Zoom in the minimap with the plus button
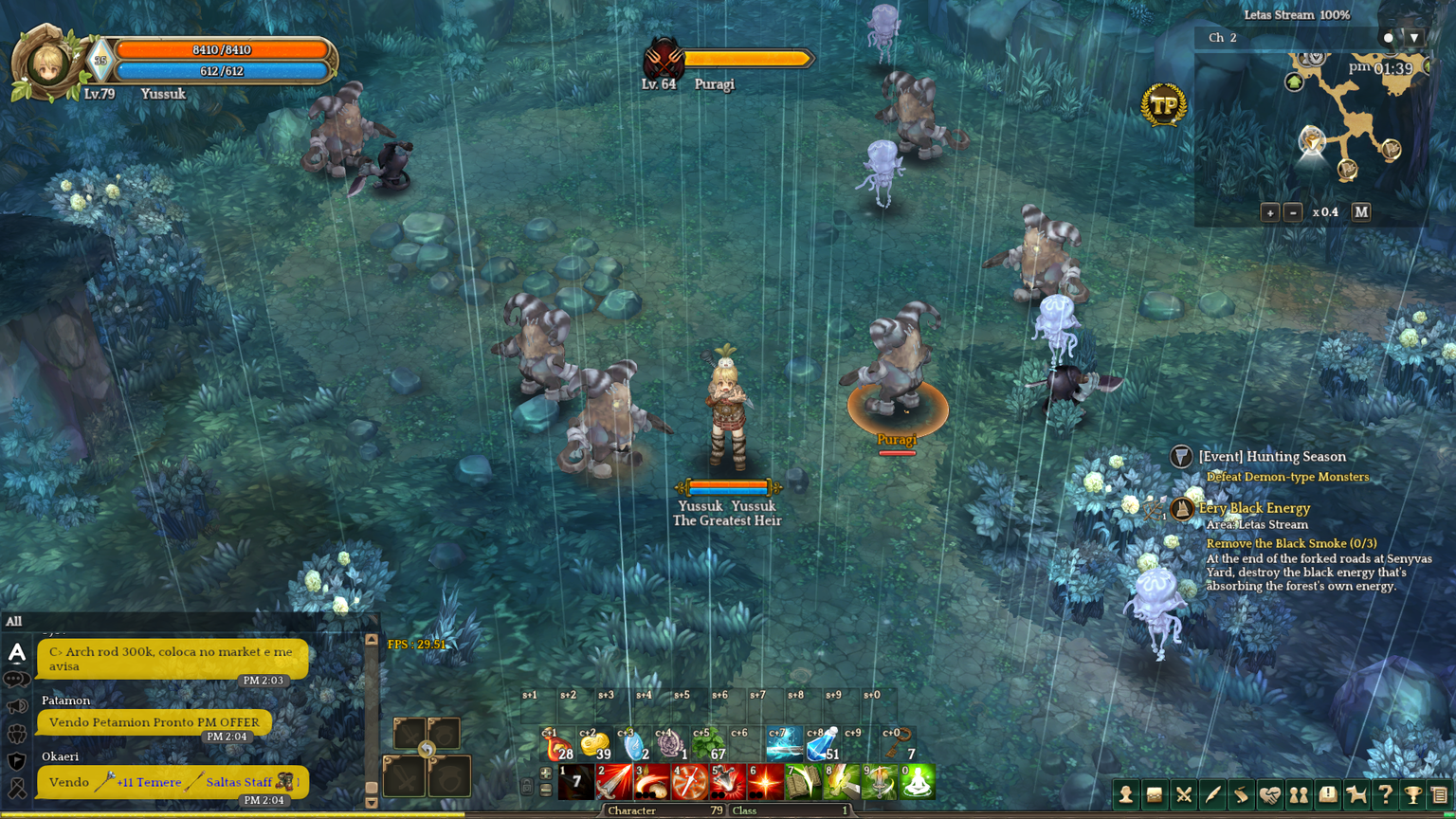 [x=1270, y=212]
